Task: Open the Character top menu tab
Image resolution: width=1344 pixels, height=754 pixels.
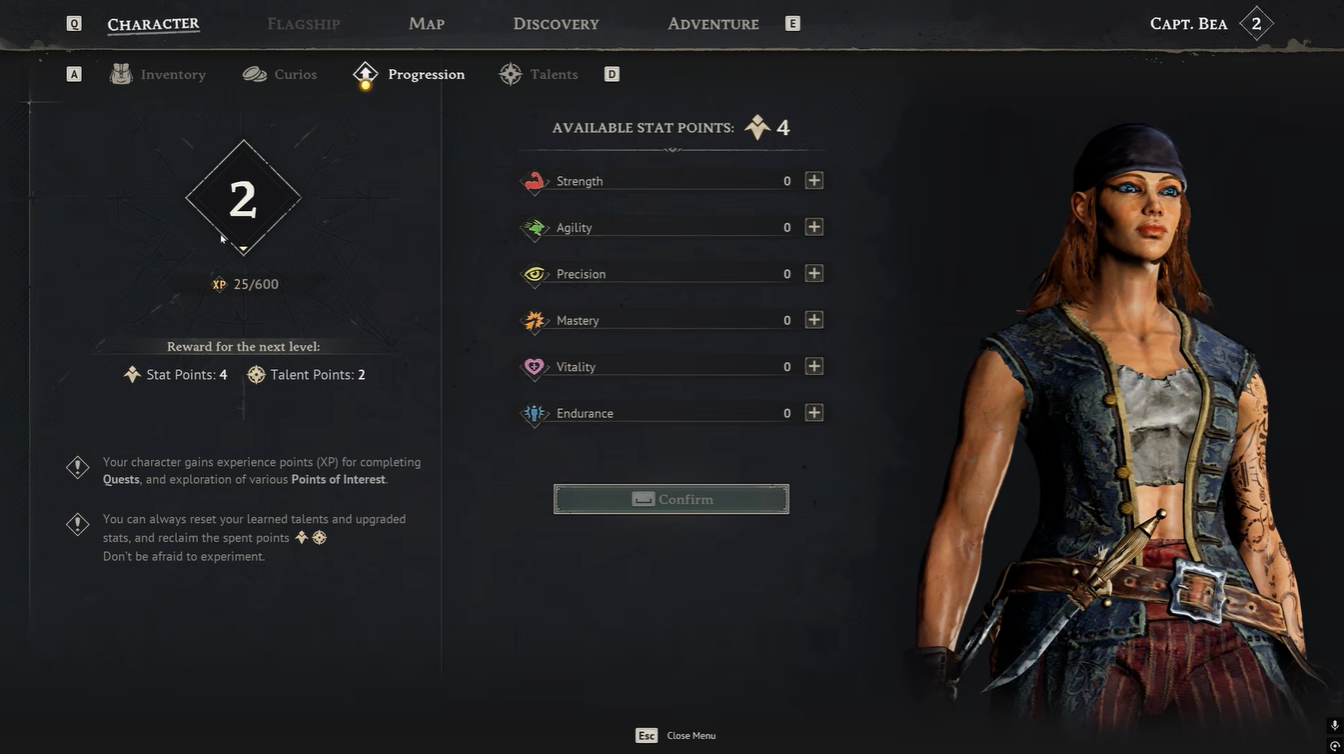Action: tap(153, 24)
